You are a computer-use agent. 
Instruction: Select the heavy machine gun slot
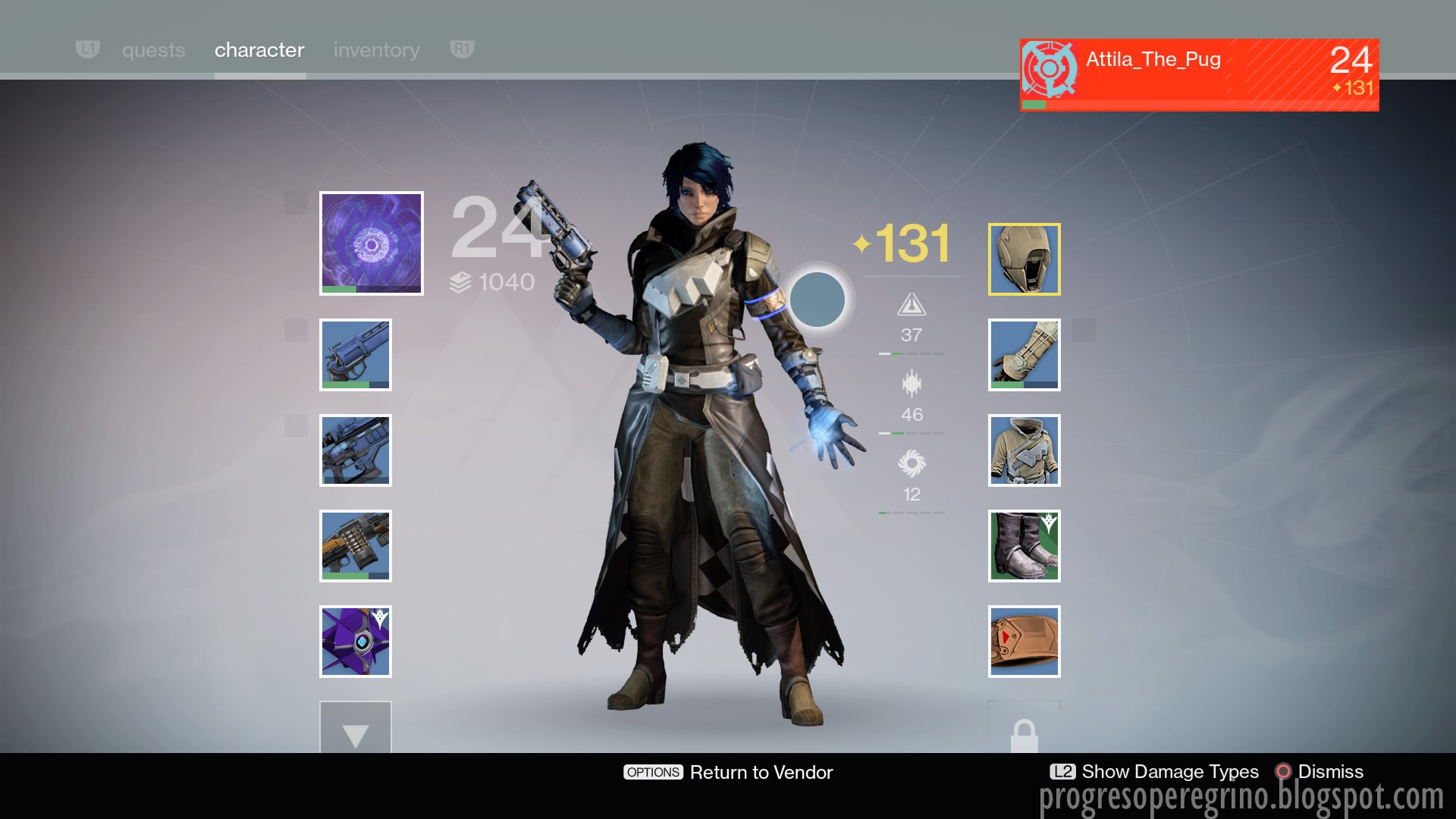356,546
